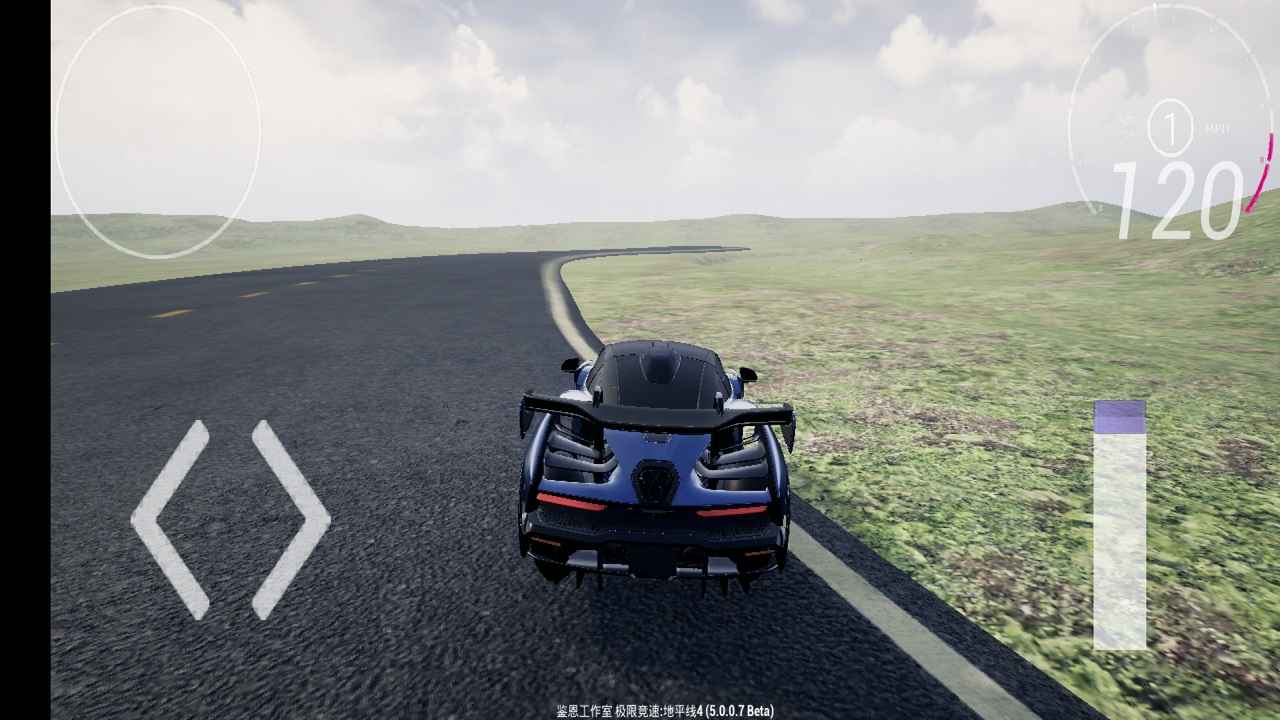Tap the left steering arrow
Viewport: 1280px width, 720px height.
pyautogui.click(x=170, y=519)
